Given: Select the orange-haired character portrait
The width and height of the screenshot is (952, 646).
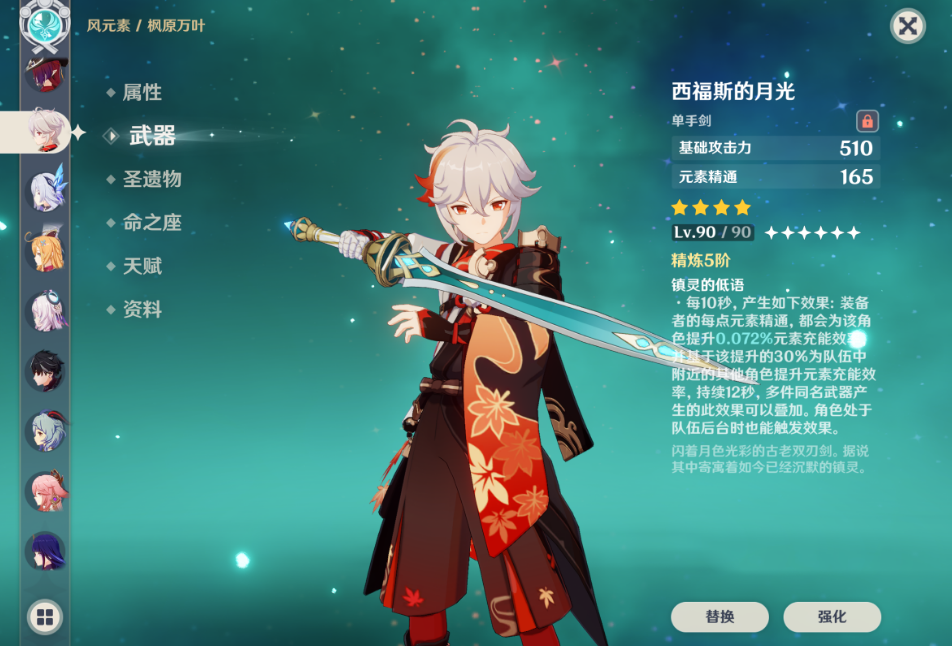Looking at the screenshot, I should click(x=44, y=251).
